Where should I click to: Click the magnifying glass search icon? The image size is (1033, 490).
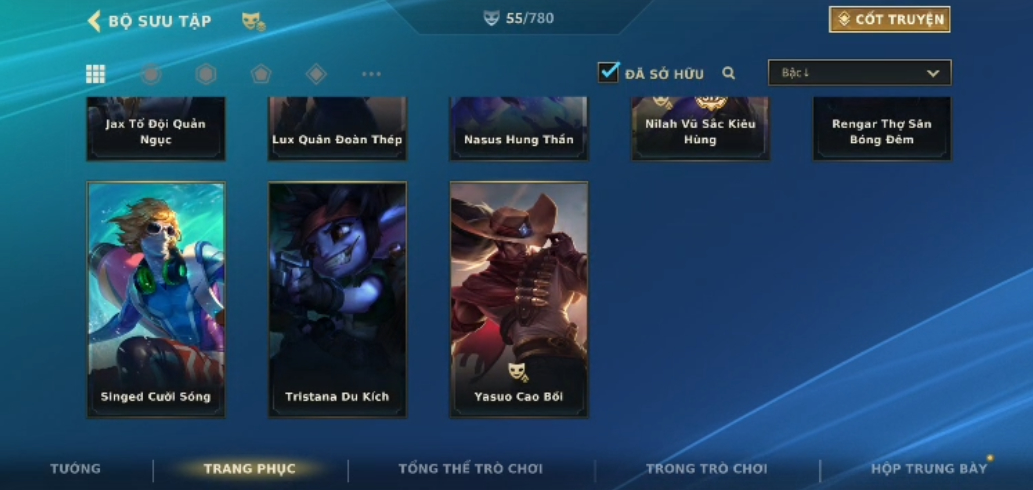(729, 73)
